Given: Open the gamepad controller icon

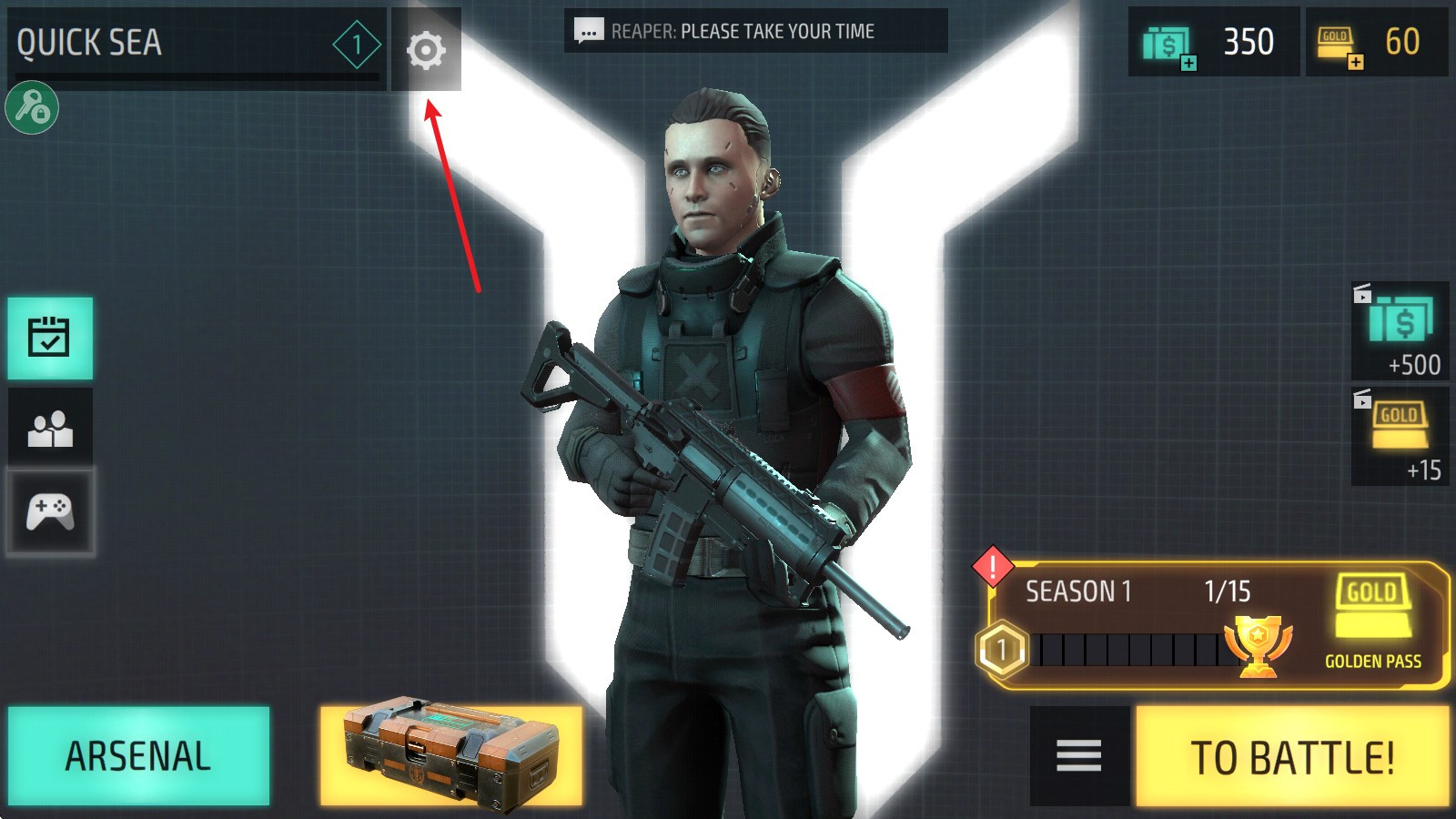Looking at the screenshot, I should [50, 511].
